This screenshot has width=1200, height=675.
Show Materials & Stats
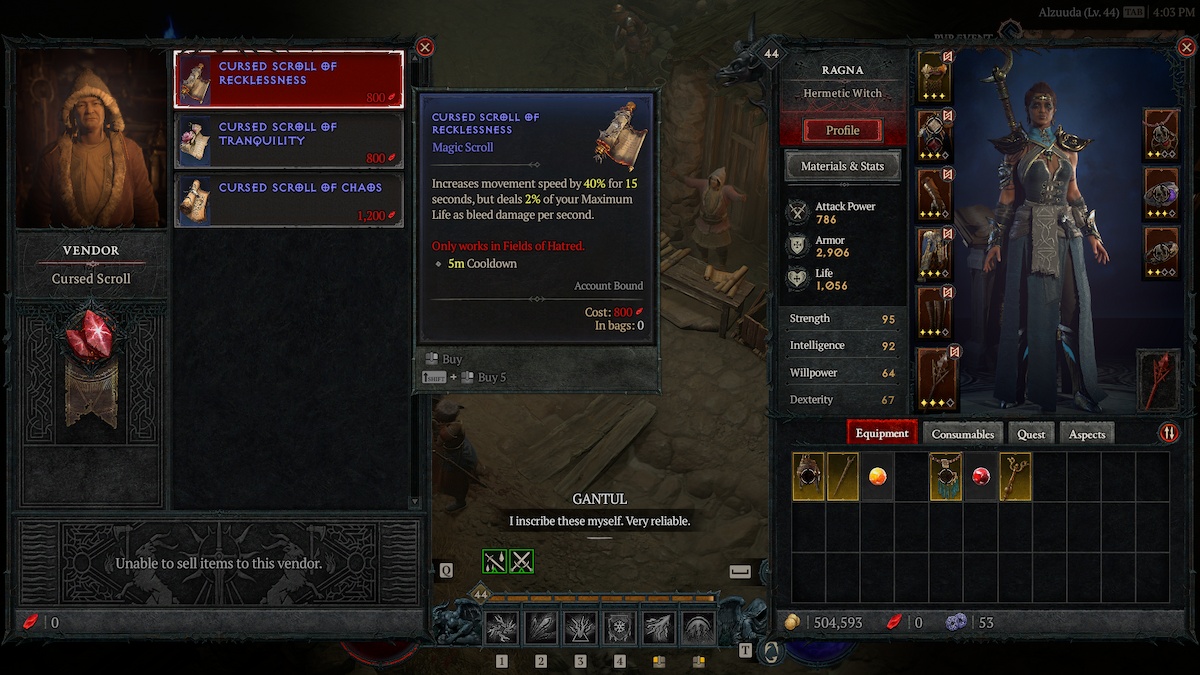pos(842,166)
